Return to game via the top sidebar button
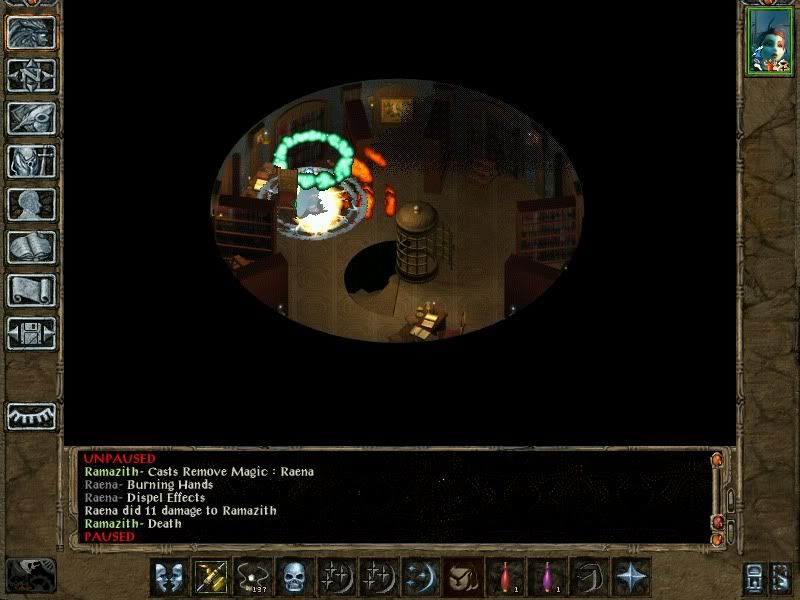This screenshot has height=600, width=800. coord(31,33)
